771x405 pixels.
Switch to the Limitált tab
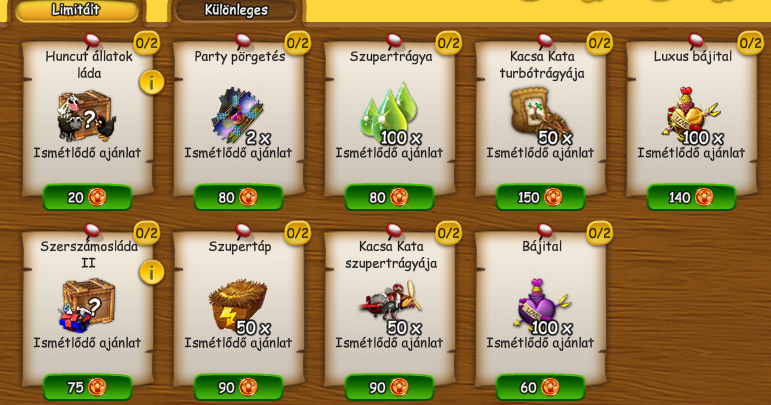click(x=76, y=10)
